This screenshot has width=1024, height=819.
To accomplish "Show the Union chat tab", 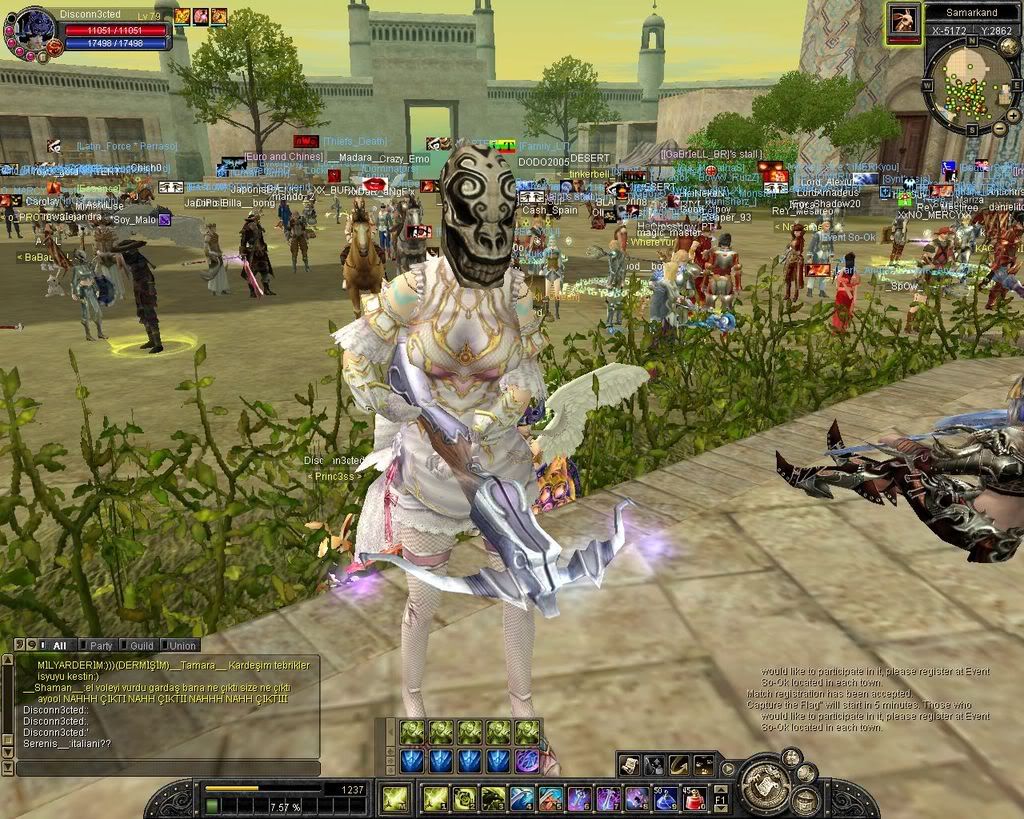I will coord(181,645).
